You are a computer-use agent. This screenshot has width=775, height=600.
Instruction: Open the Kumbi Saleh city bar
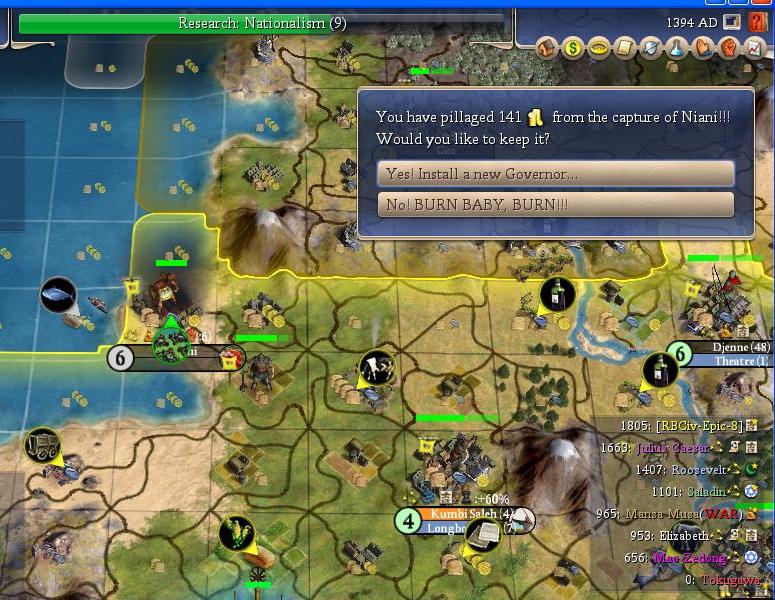tap(458, 514)
